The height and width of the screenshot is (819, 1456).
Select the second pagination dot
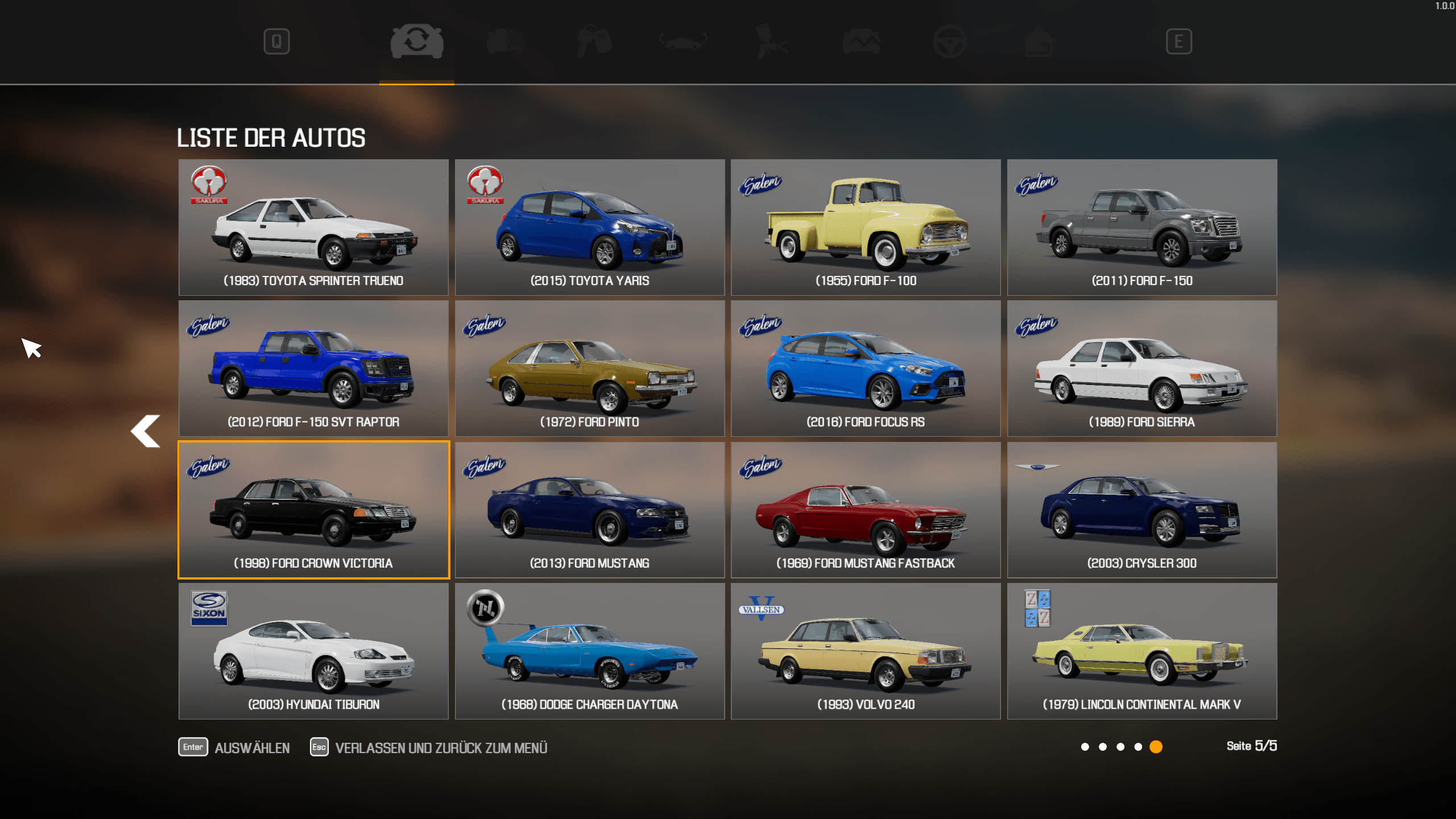pos(1102,746)
